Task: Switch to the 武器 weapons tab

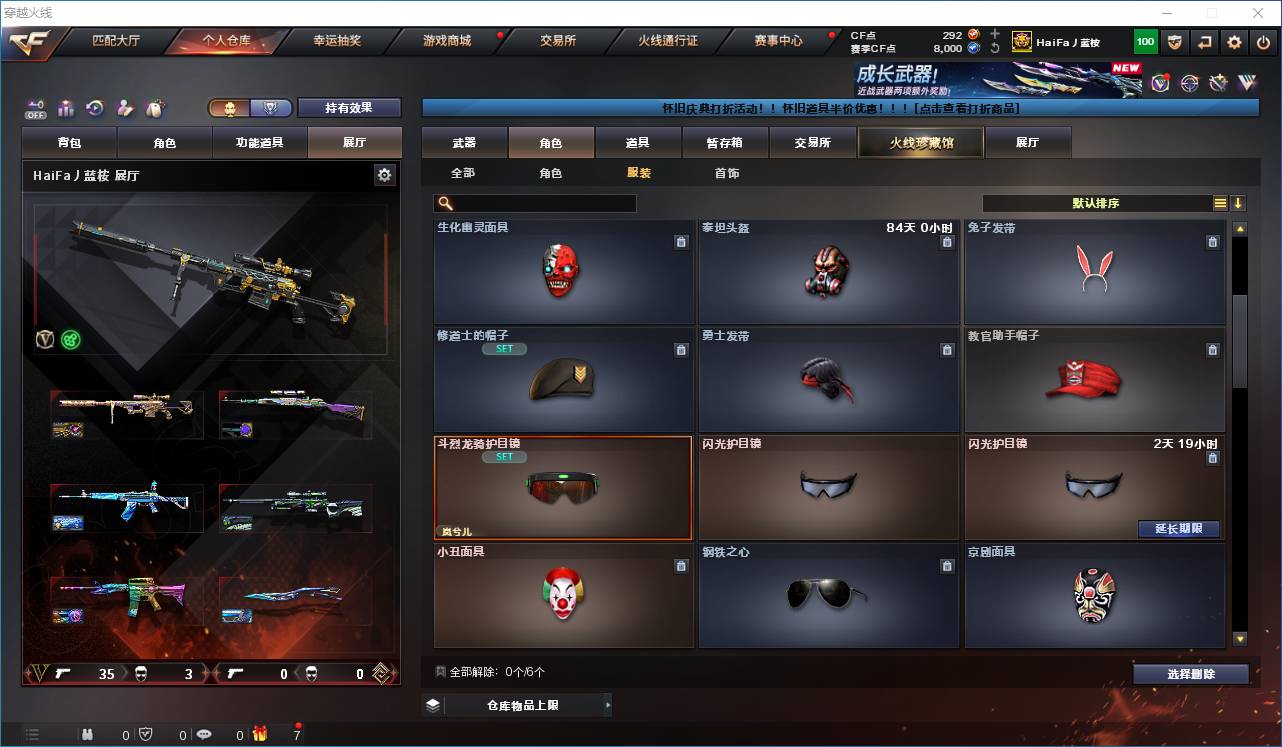Action: tap(464, 143)
